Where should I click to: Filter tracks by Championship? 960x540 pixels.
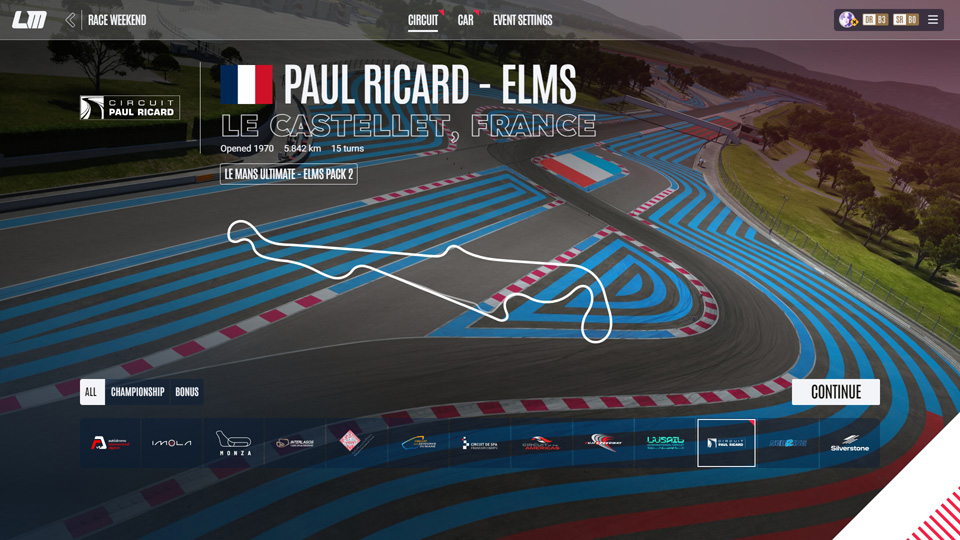click(137, 392)
